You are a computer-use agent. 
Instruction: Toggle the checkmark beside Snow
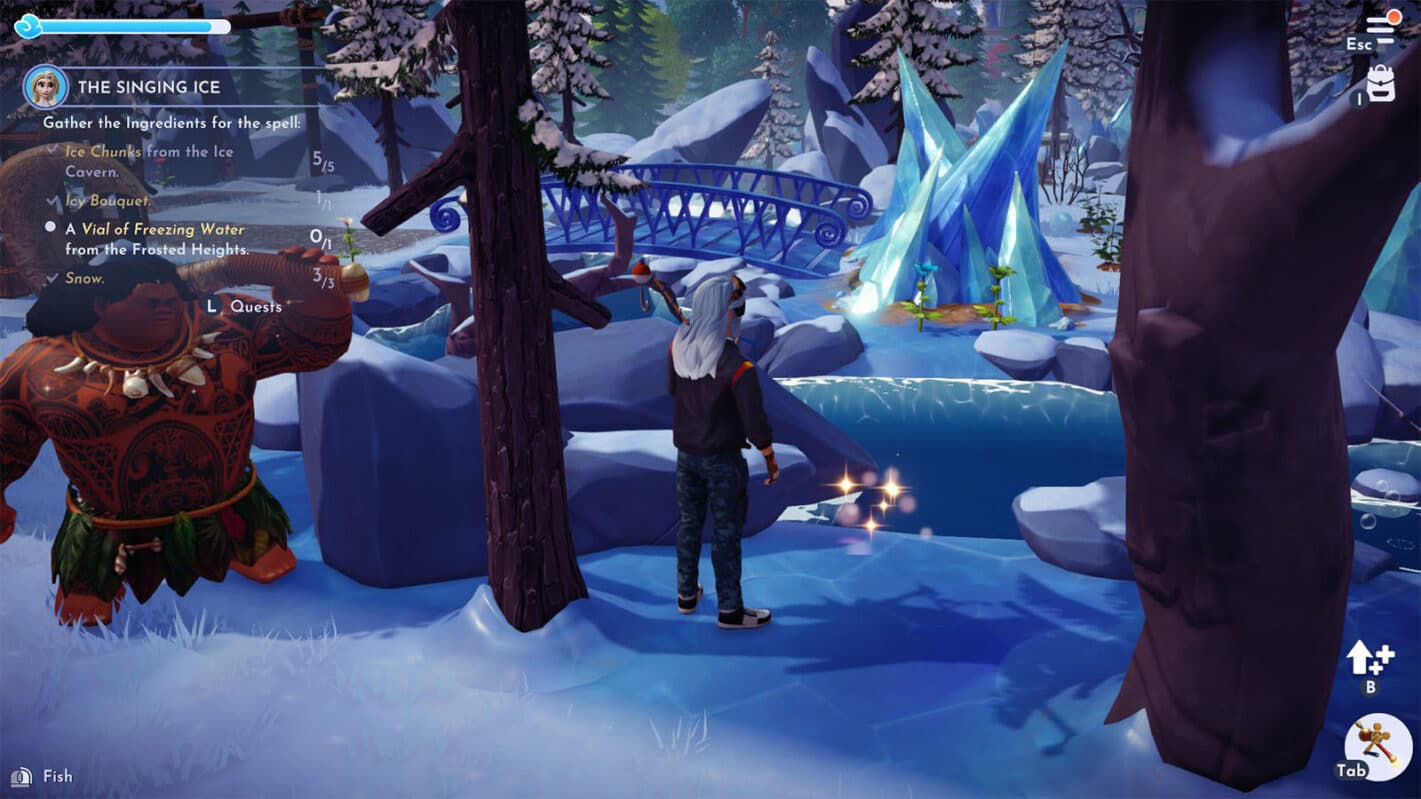pos(52,277)
